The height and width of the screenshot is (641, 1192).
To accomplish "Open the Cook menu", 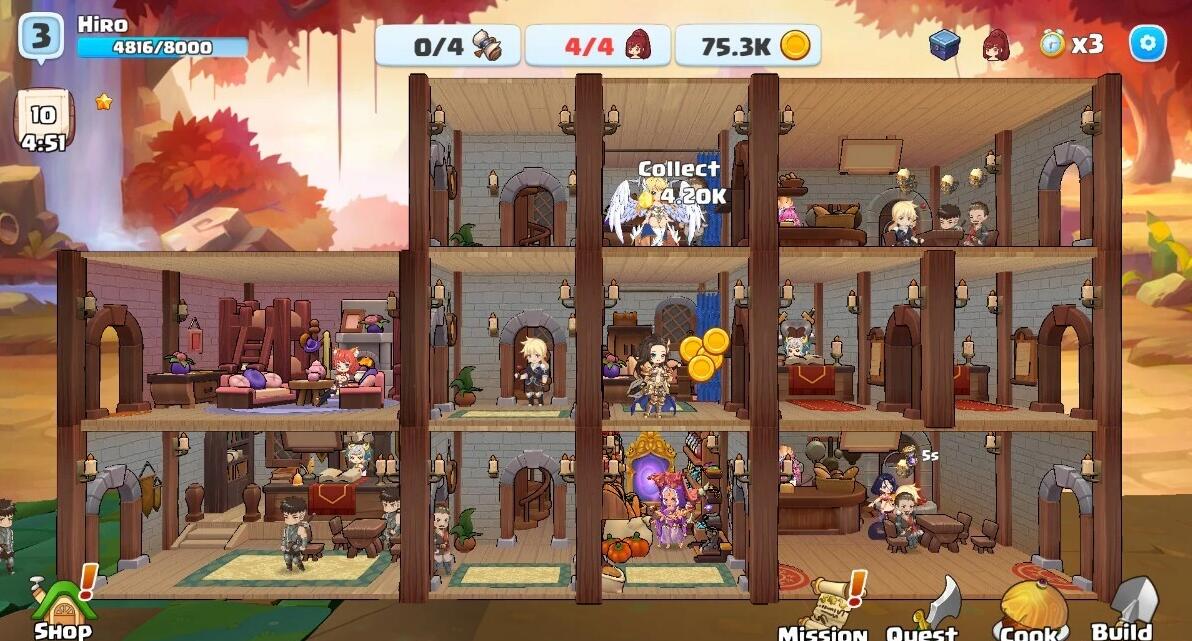I will coord(1029,608).
